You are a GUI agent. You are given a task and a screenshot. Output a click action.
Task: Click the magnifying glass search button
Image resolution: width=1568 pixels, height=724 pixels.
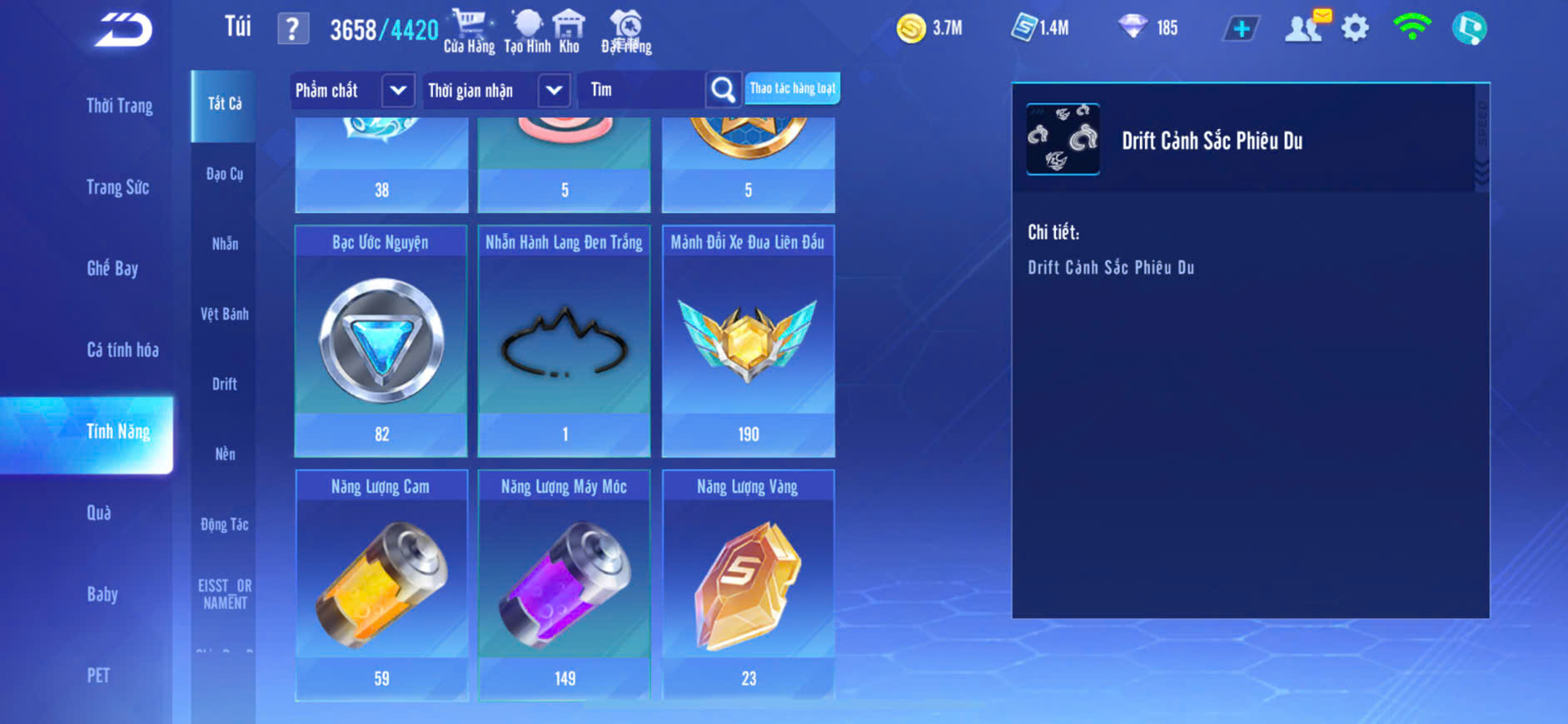point(723,90)
